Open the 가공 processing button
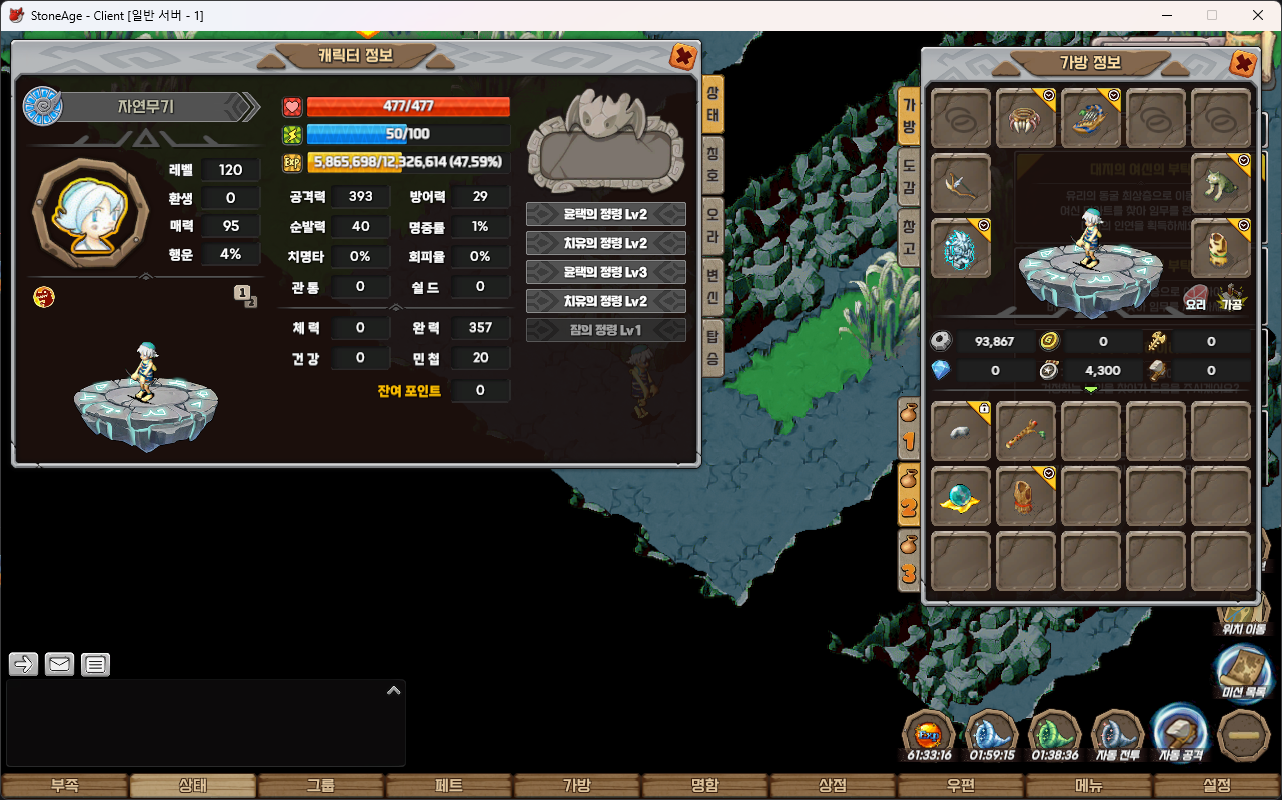 [x=1231, y=297]
